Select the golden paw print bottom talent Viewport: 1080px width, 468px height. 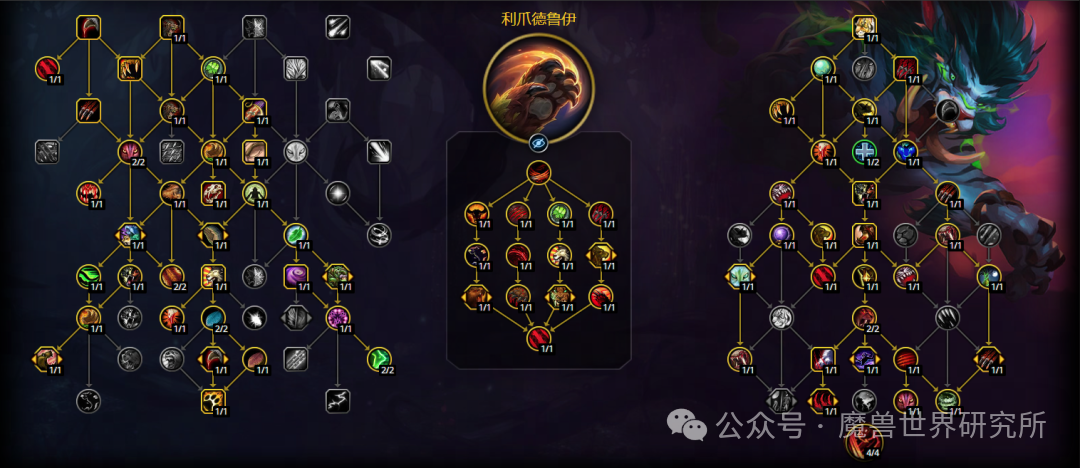click(x=213, y=399)
